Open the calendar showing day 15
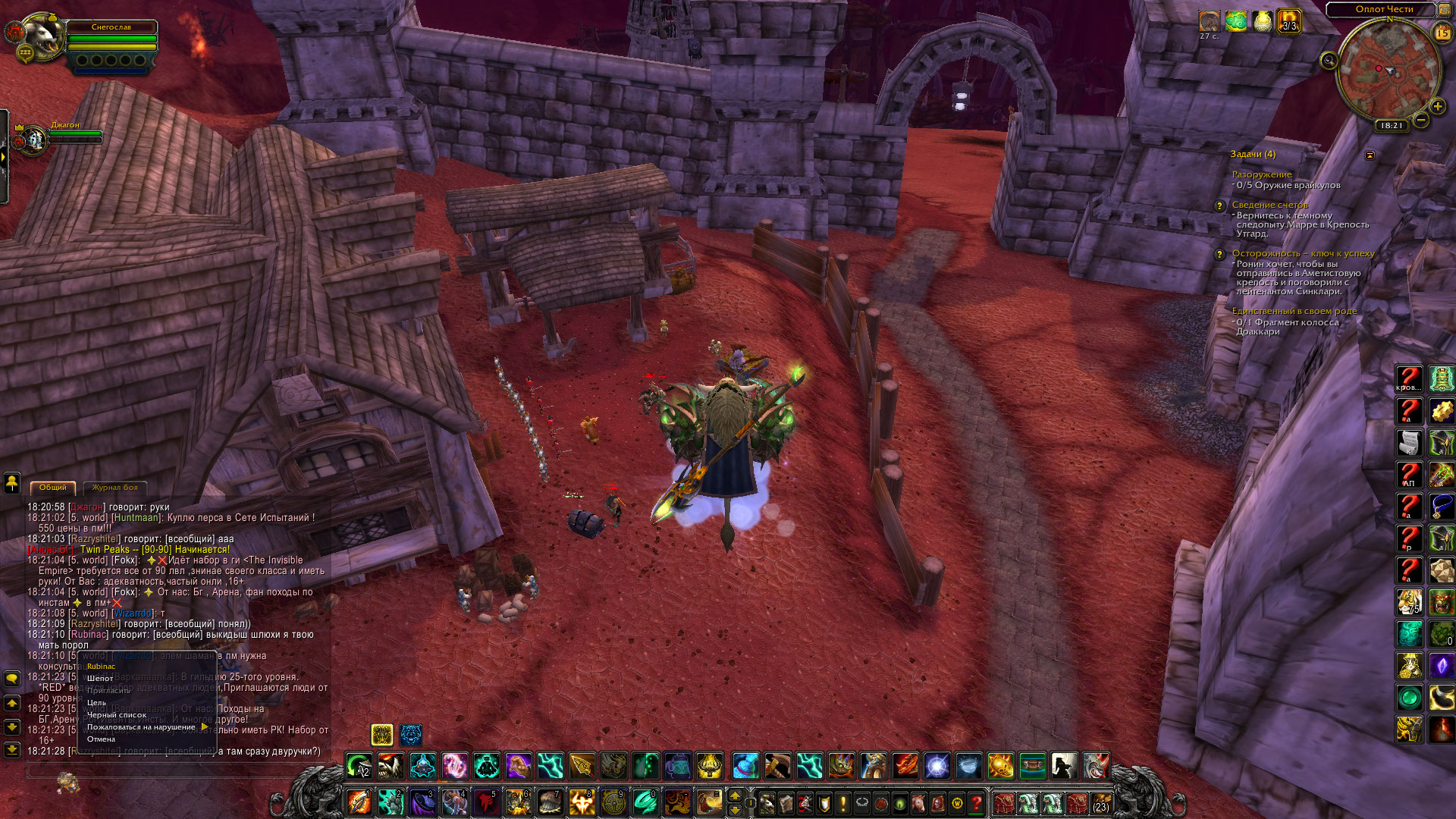This screenshot has width=1456, height=819. (1442, 33)
